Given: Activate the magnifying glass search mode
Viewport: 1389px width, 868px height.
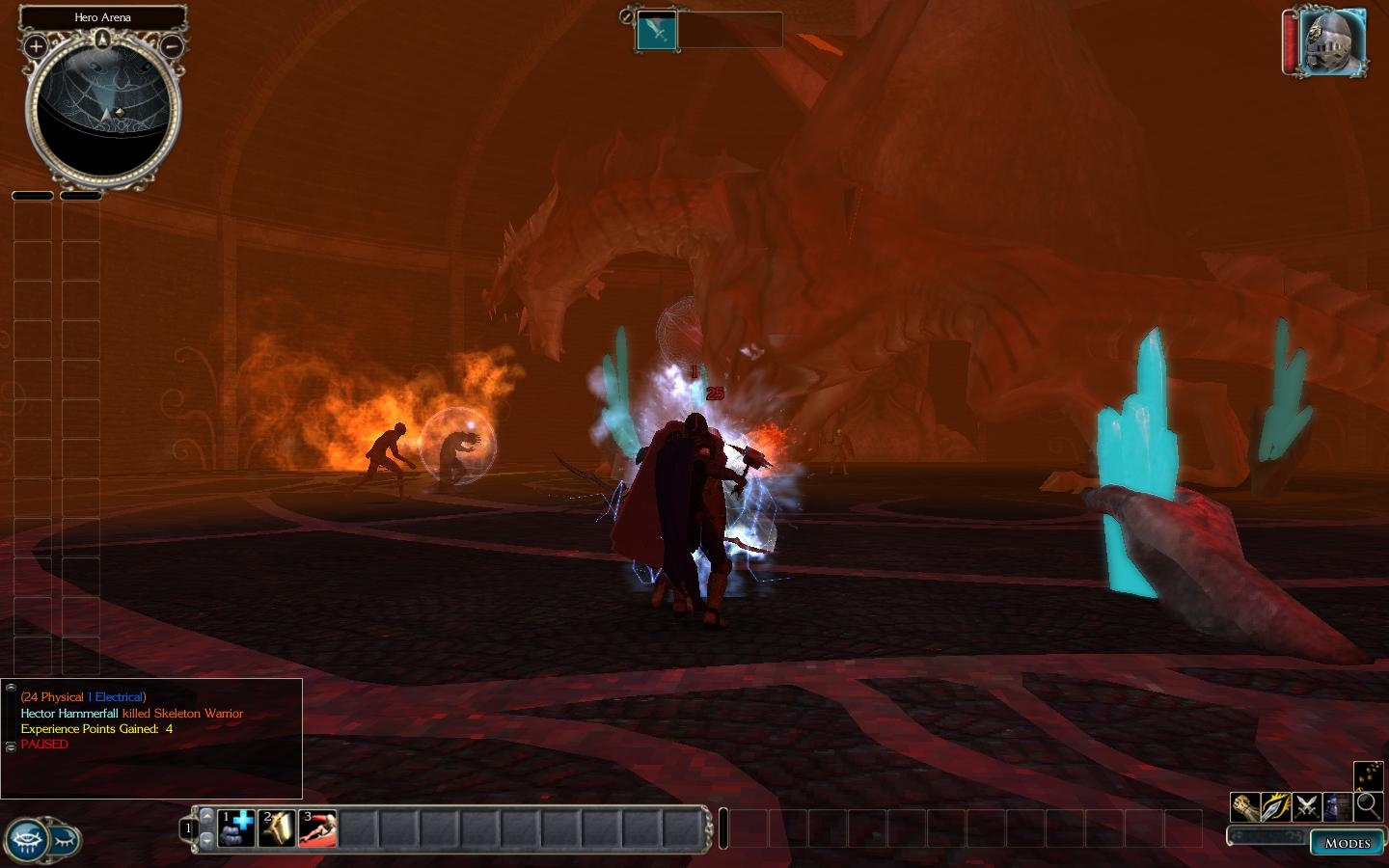Looking at the screenshot, I should point(1368,806).
